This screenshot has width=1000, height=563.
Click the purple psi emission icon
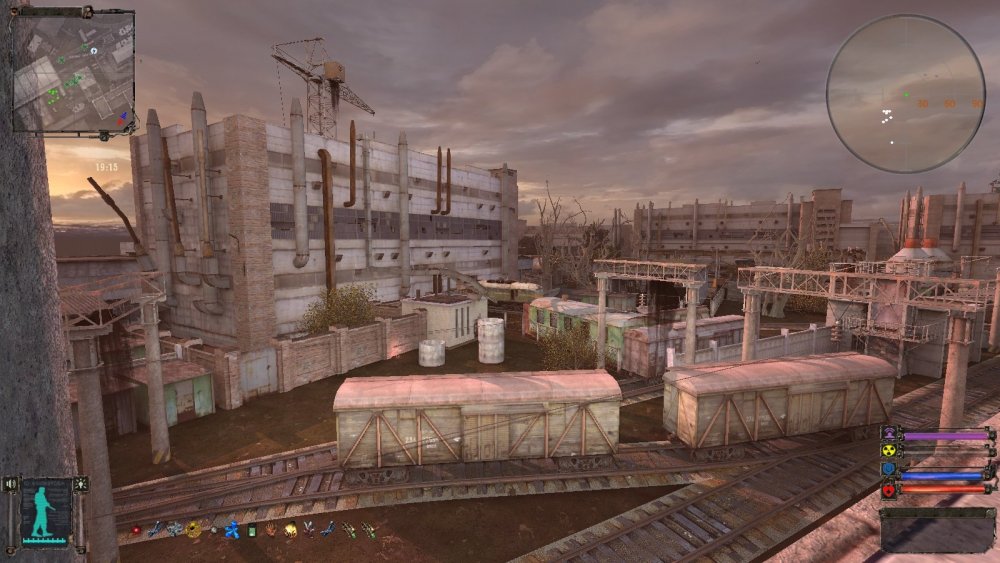coord(888,435)
